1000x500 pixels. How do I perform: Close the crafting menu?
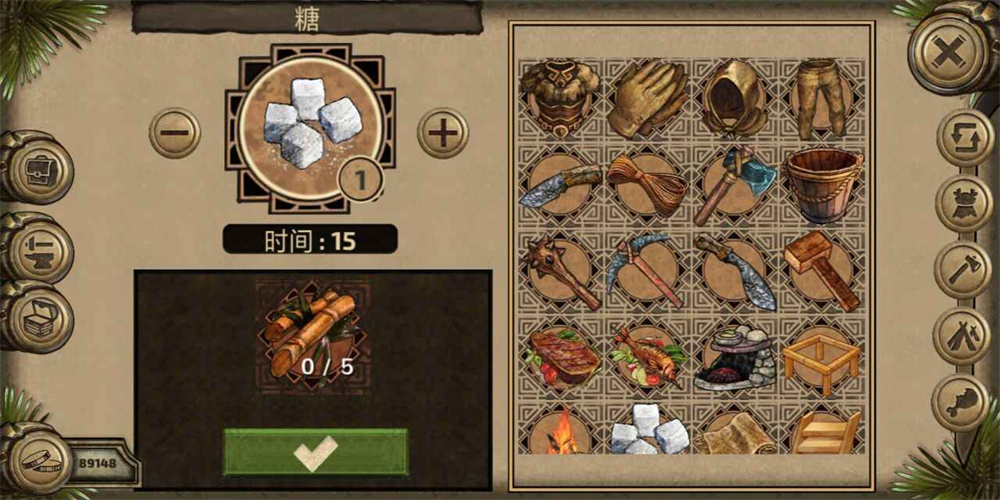coord(947,49)
